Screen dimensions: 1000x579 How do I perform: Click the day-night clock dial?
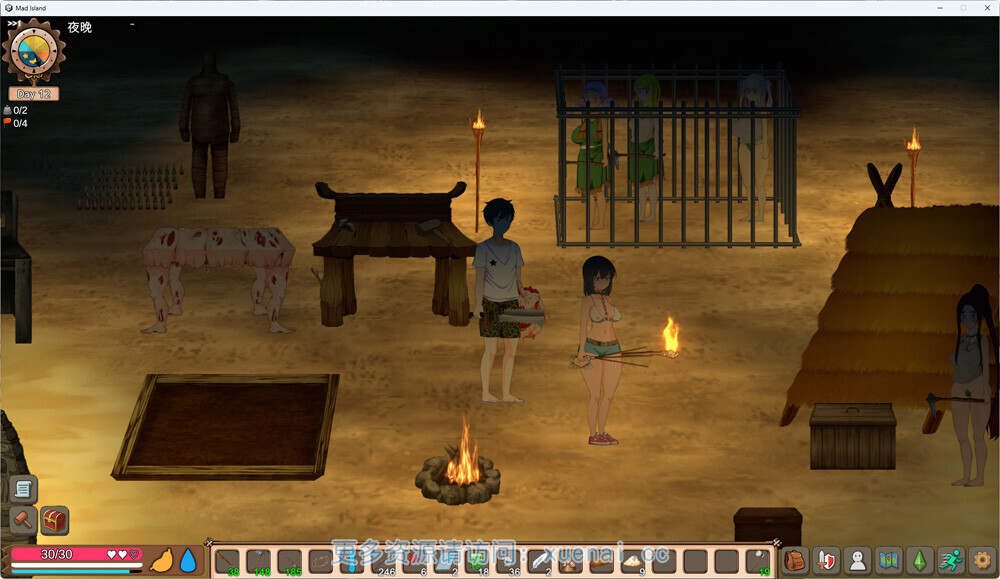33,52
